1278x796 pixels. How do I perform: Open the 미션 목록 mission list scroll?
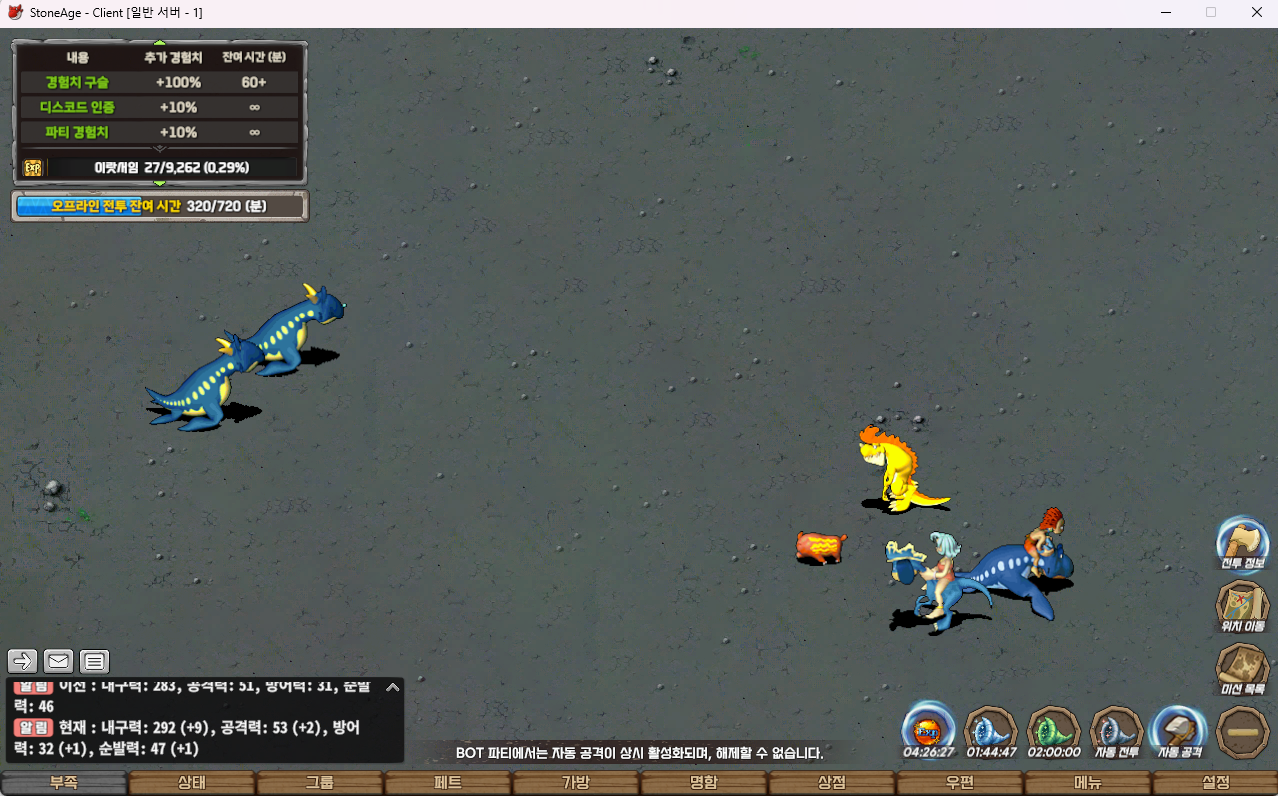tap(1242, 668)
